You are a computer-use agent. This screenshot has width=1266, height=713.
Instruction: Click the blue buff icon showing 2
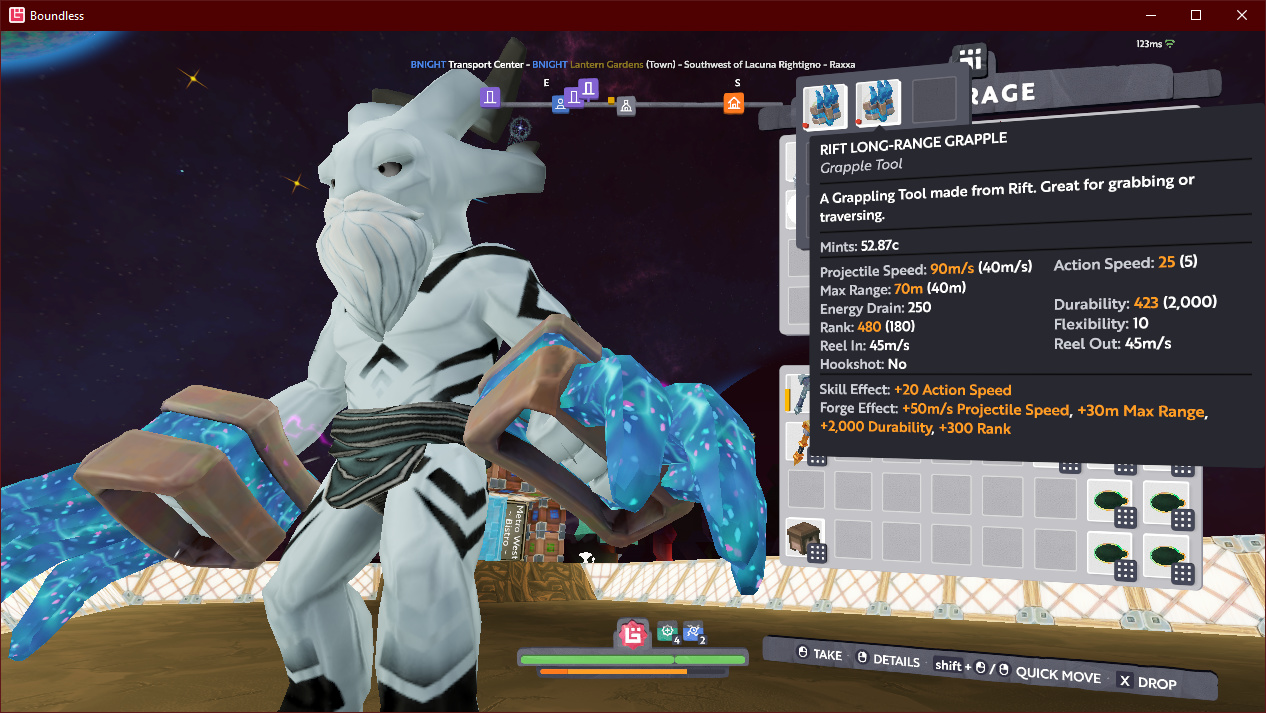693,632
